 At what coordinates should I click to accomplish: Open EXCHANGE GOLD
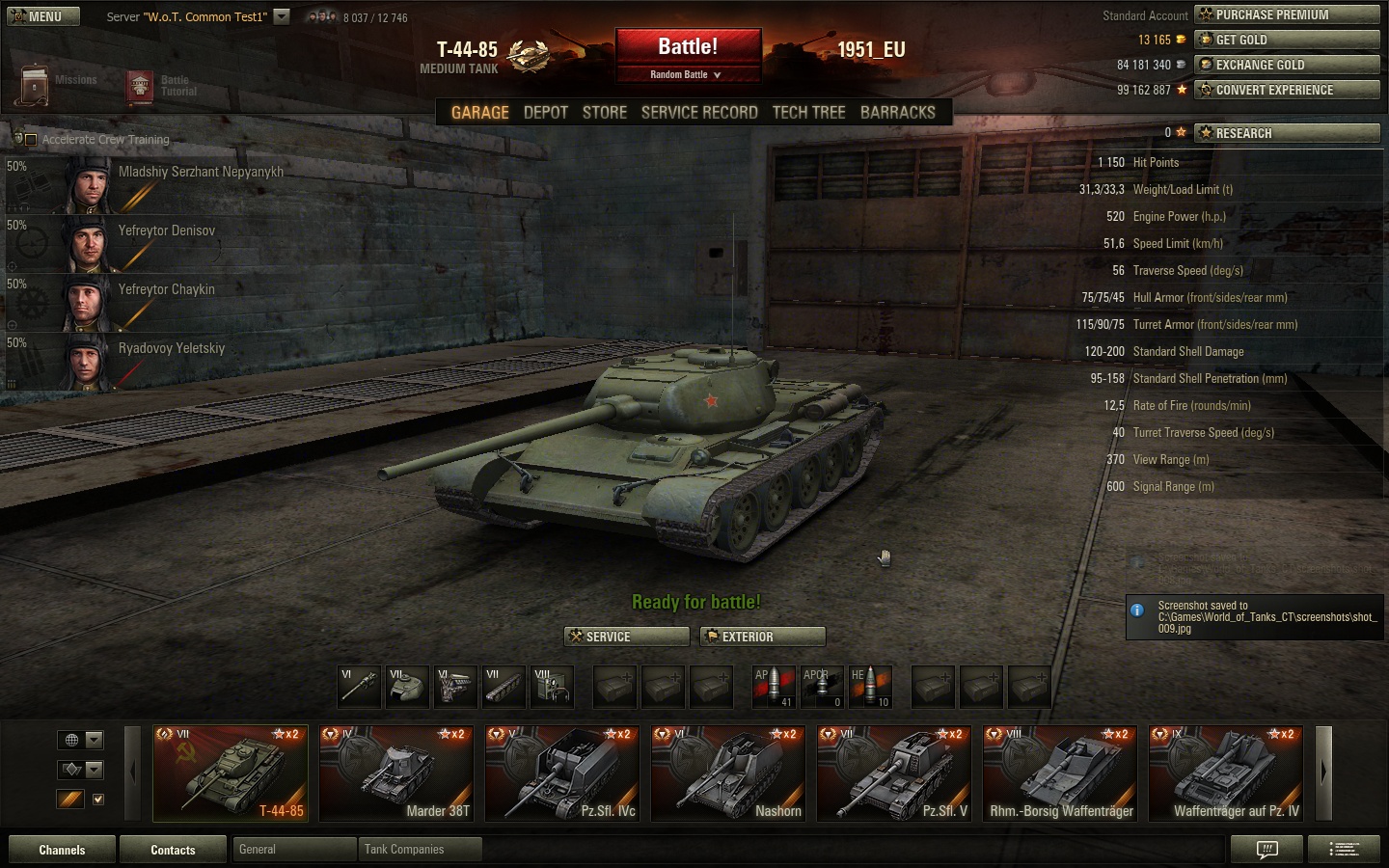1287,65
